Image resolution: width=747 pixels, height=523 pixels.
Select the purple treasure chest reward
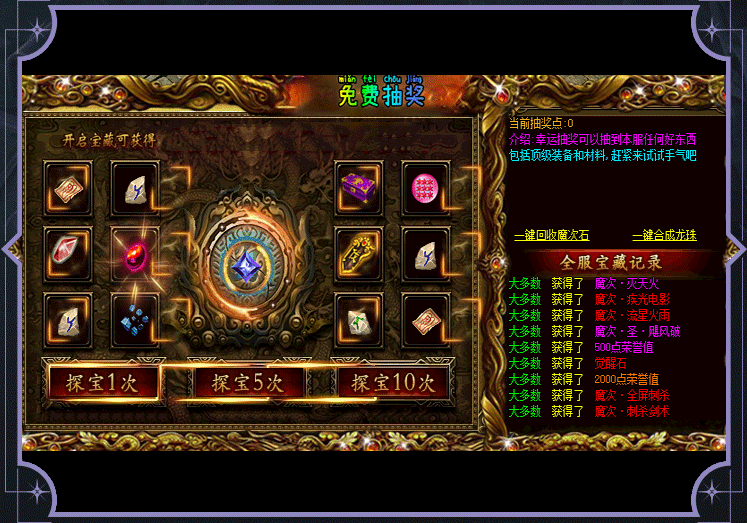[x=359, y=187]
